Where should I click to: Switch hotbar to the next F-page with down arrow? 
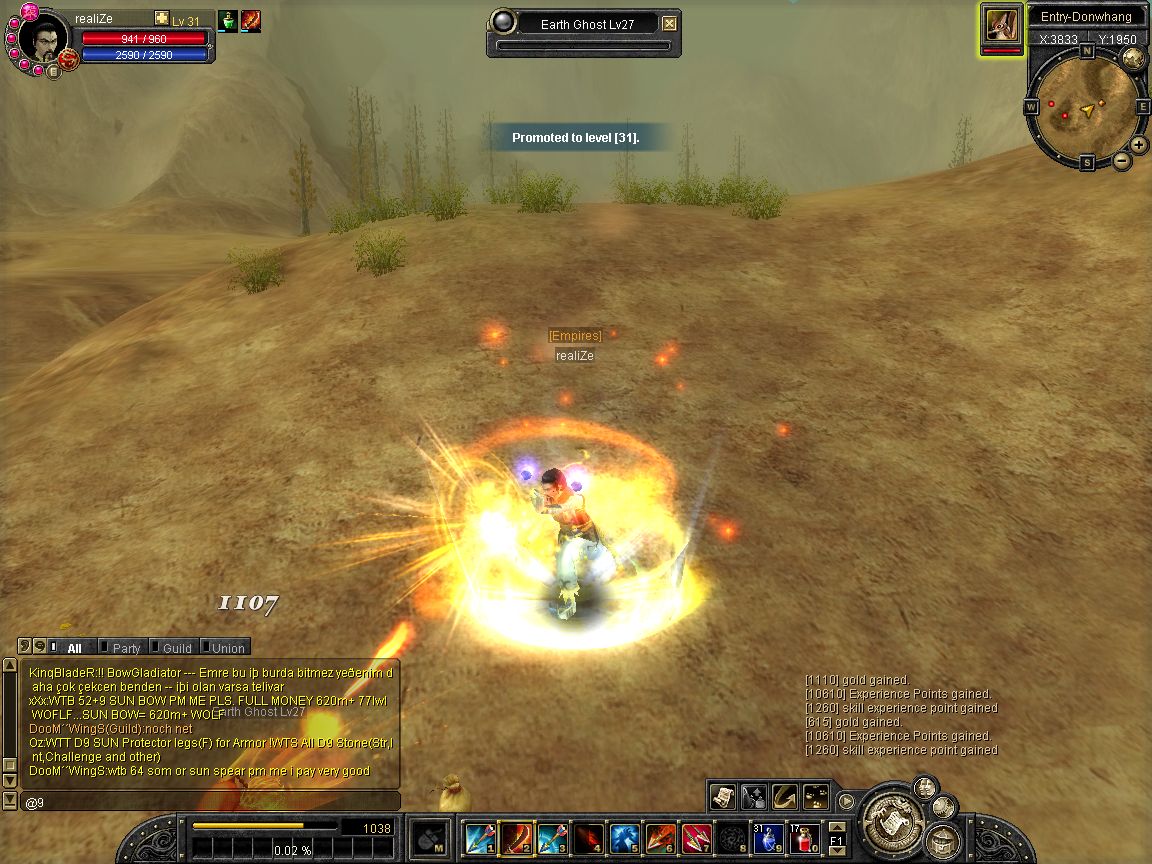pos(837,849)
